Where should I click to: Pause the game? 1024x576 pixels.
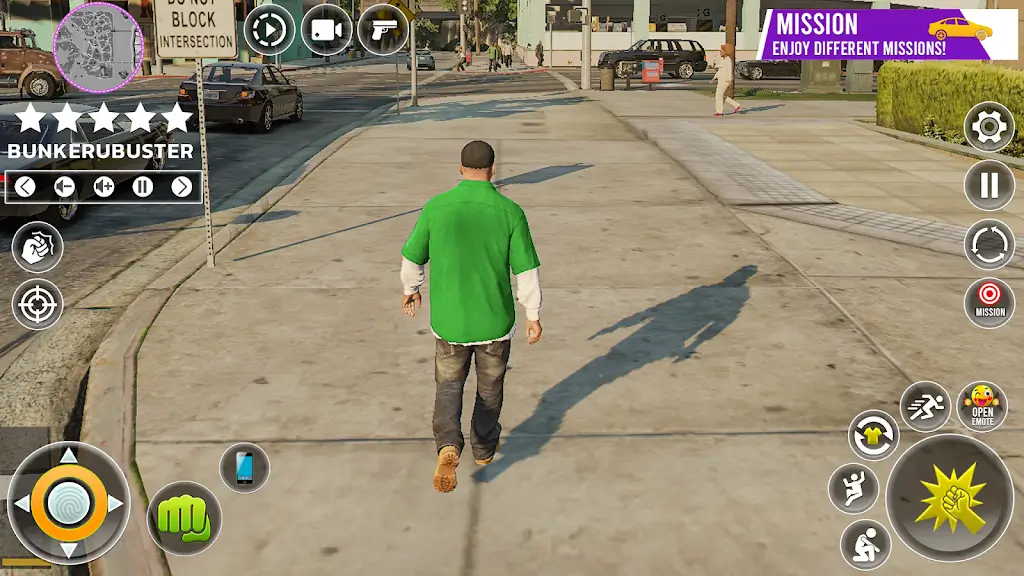point(989,186)
